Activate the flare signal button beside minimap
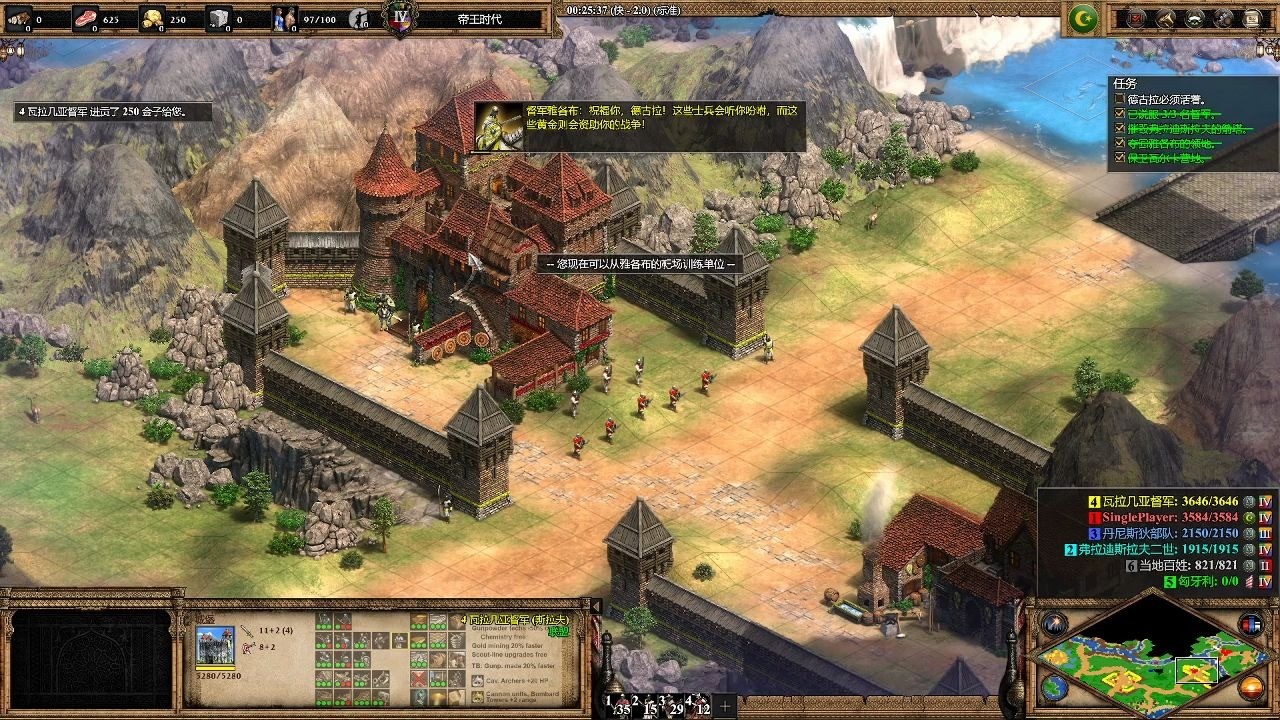The image size is (1280, 720). [1055, 624]
